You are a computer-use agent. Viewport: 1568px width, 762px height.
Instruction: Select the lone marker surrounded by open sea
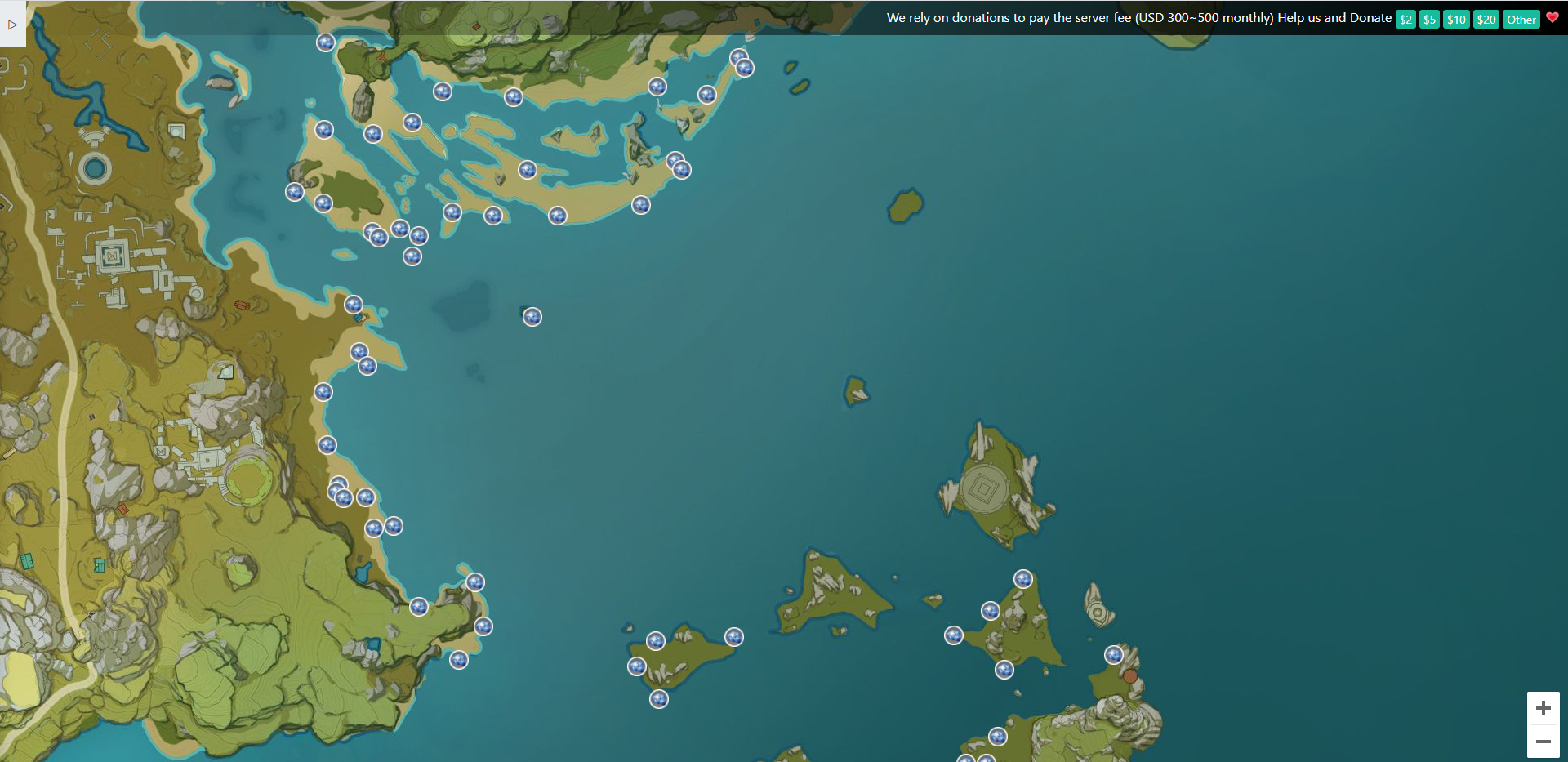coord(532,317)
